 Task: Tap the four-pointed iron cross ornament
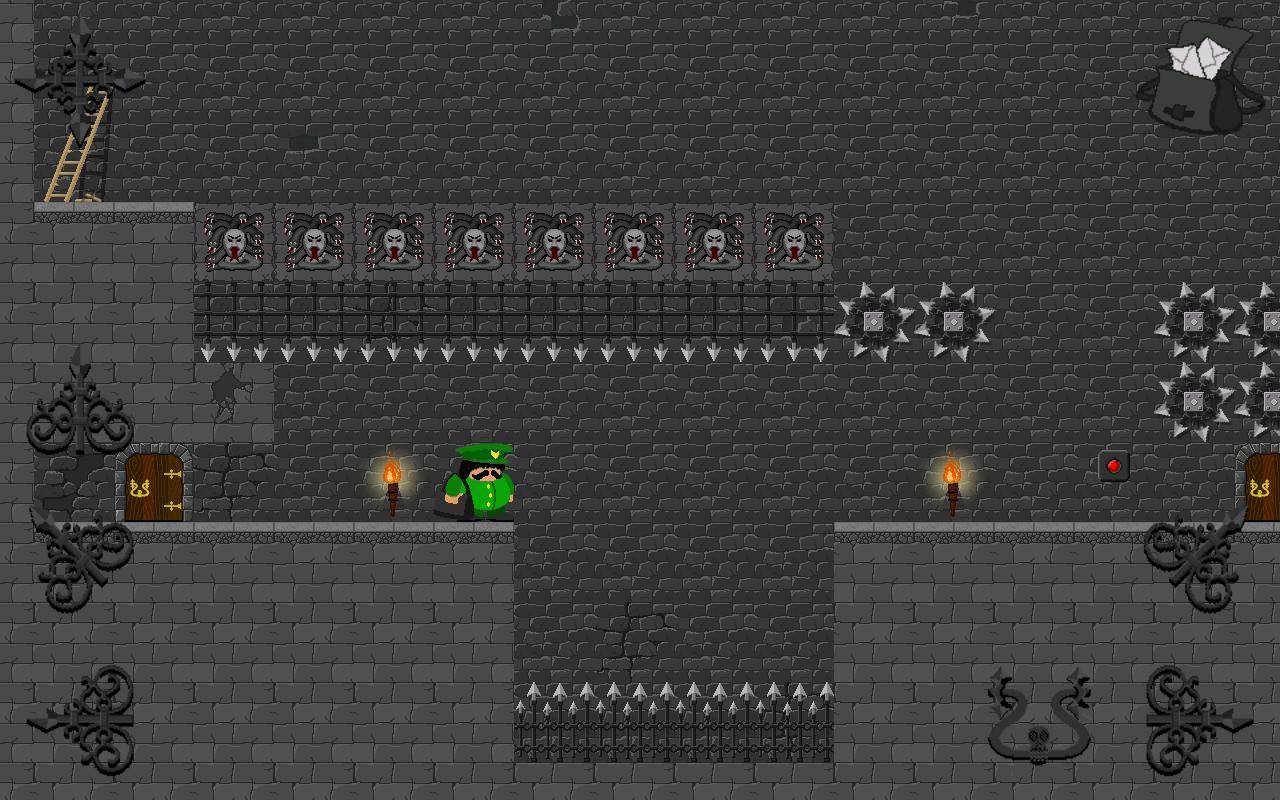click(x=79, y=80)
